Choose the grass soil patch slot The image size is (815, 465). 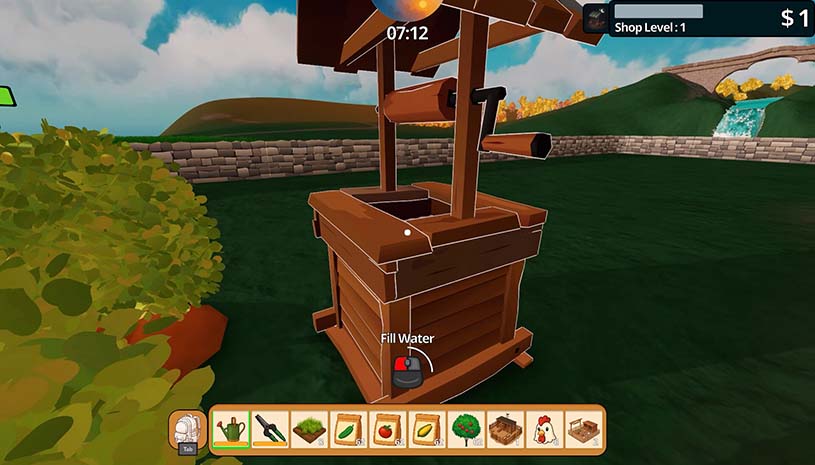tap(309, 430)
